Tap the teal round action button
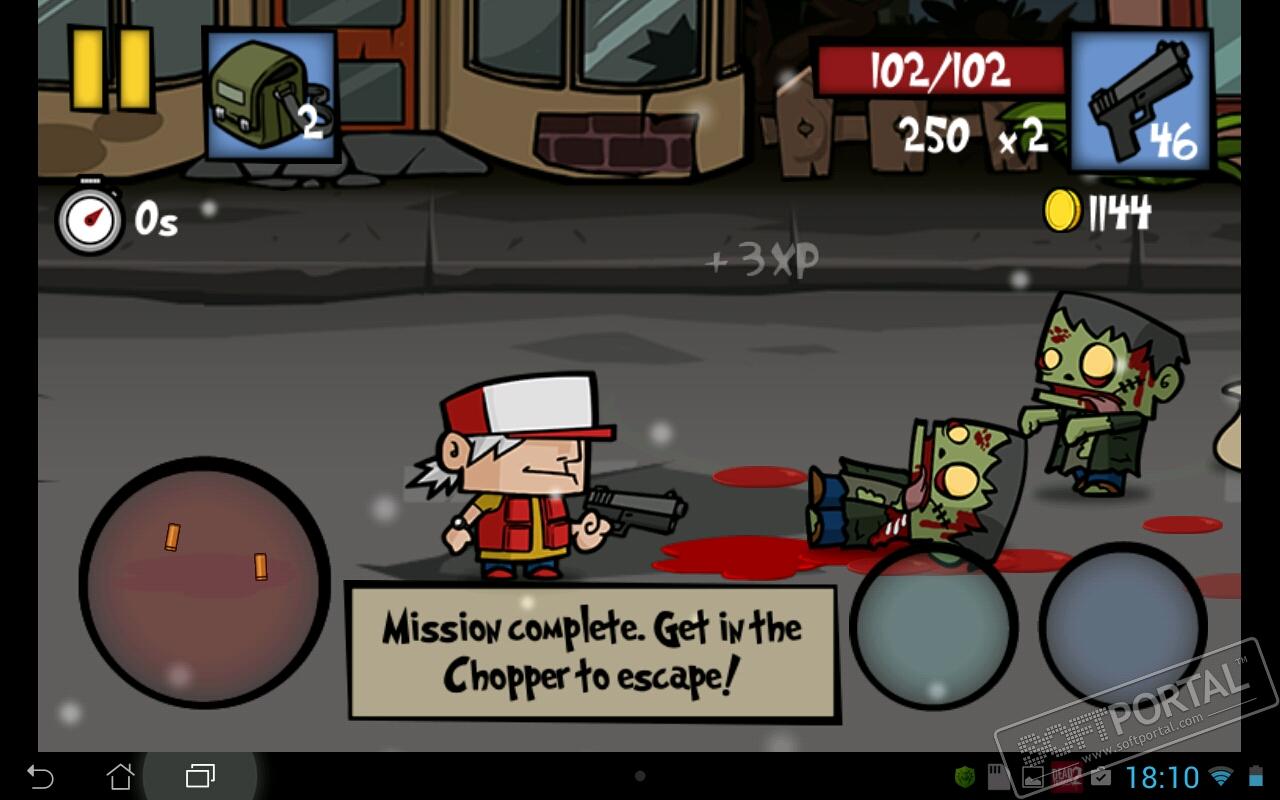 pyautogui.click(x=934, y=627)
